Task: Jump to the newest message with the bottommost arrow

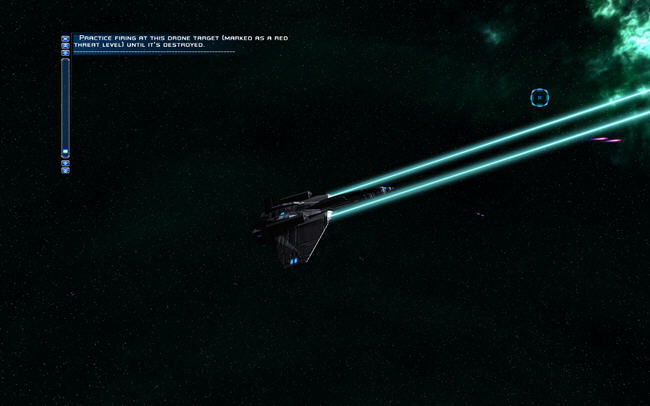Action: point(66,170)
